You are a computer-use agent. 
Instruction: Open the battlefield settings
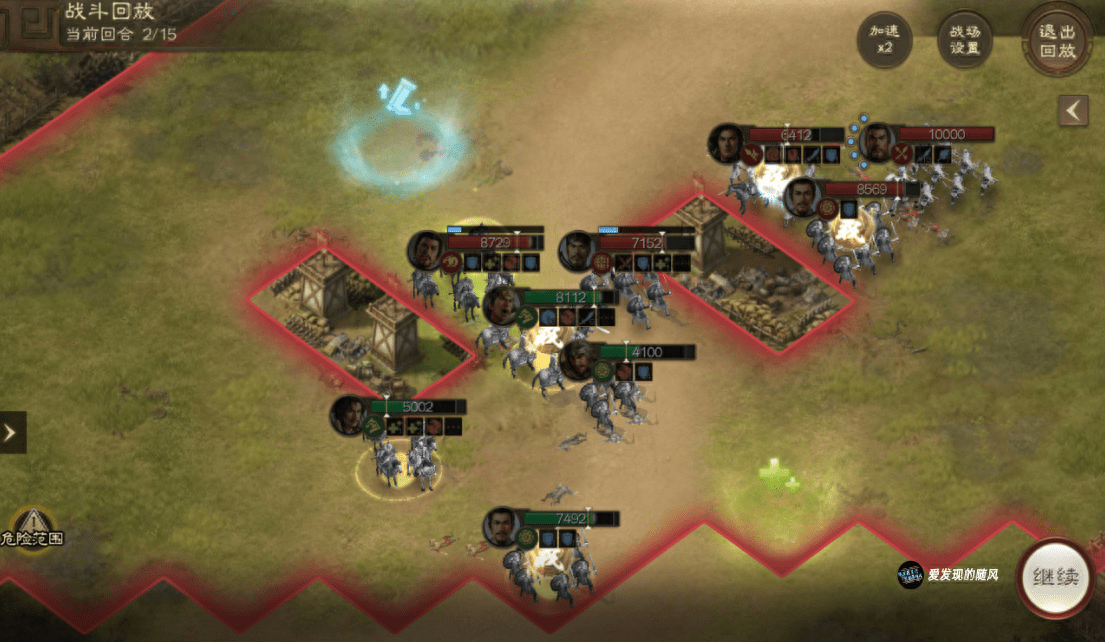(x=964, y=40)
